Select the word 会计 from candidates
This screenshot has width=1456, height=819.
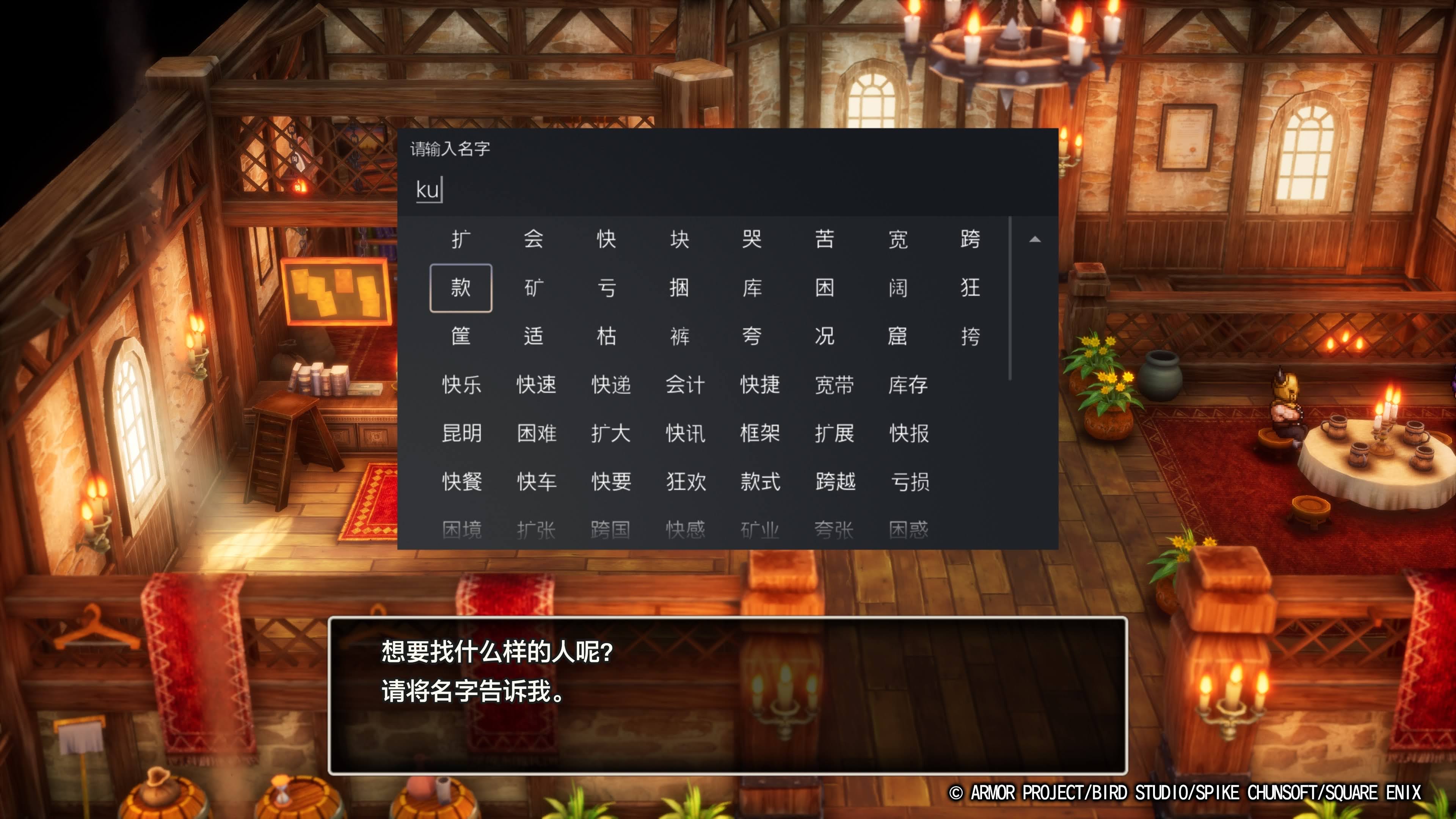click(x=686, y=386)
